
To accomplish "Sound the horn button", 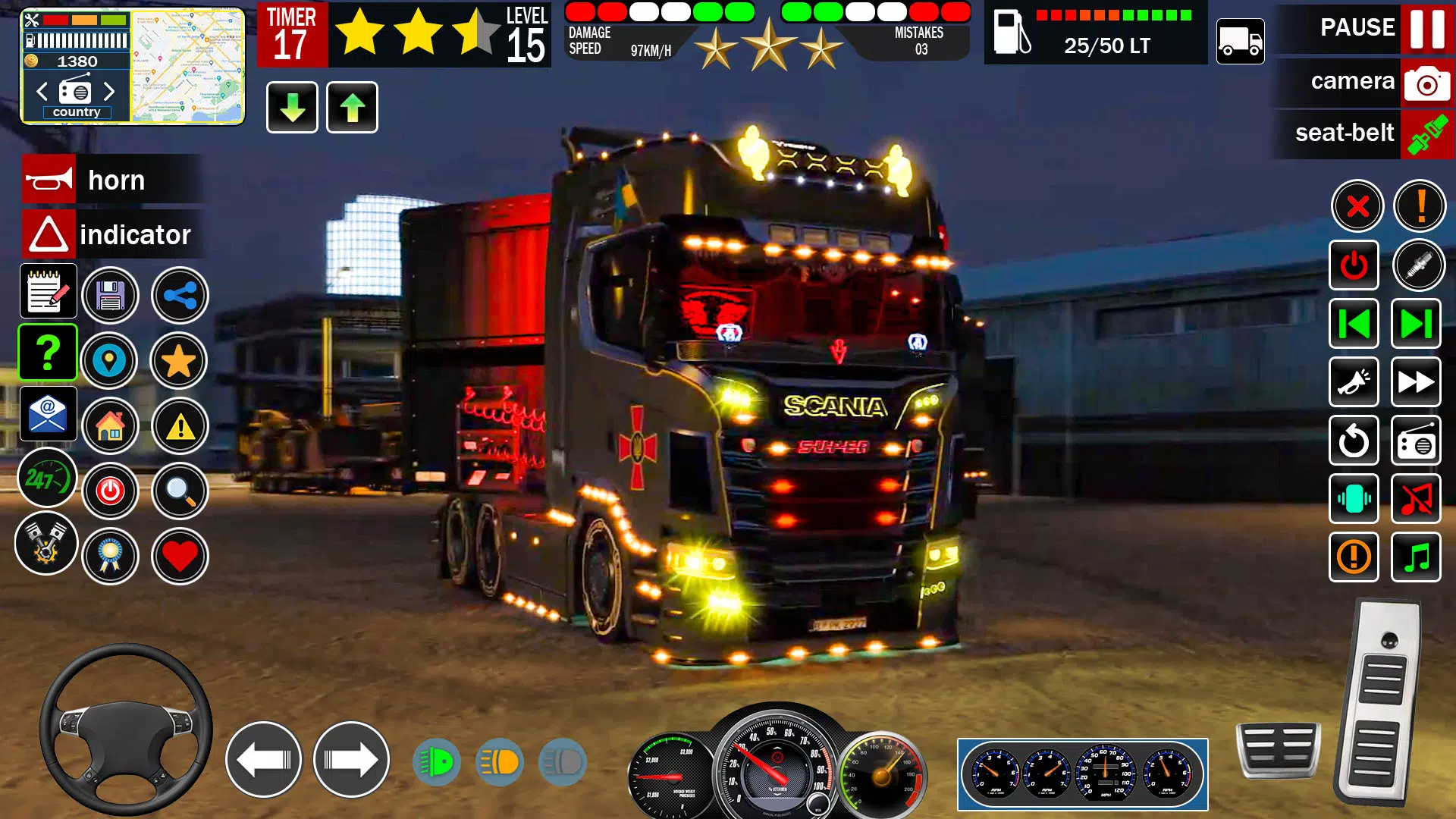I will point(50,180).
